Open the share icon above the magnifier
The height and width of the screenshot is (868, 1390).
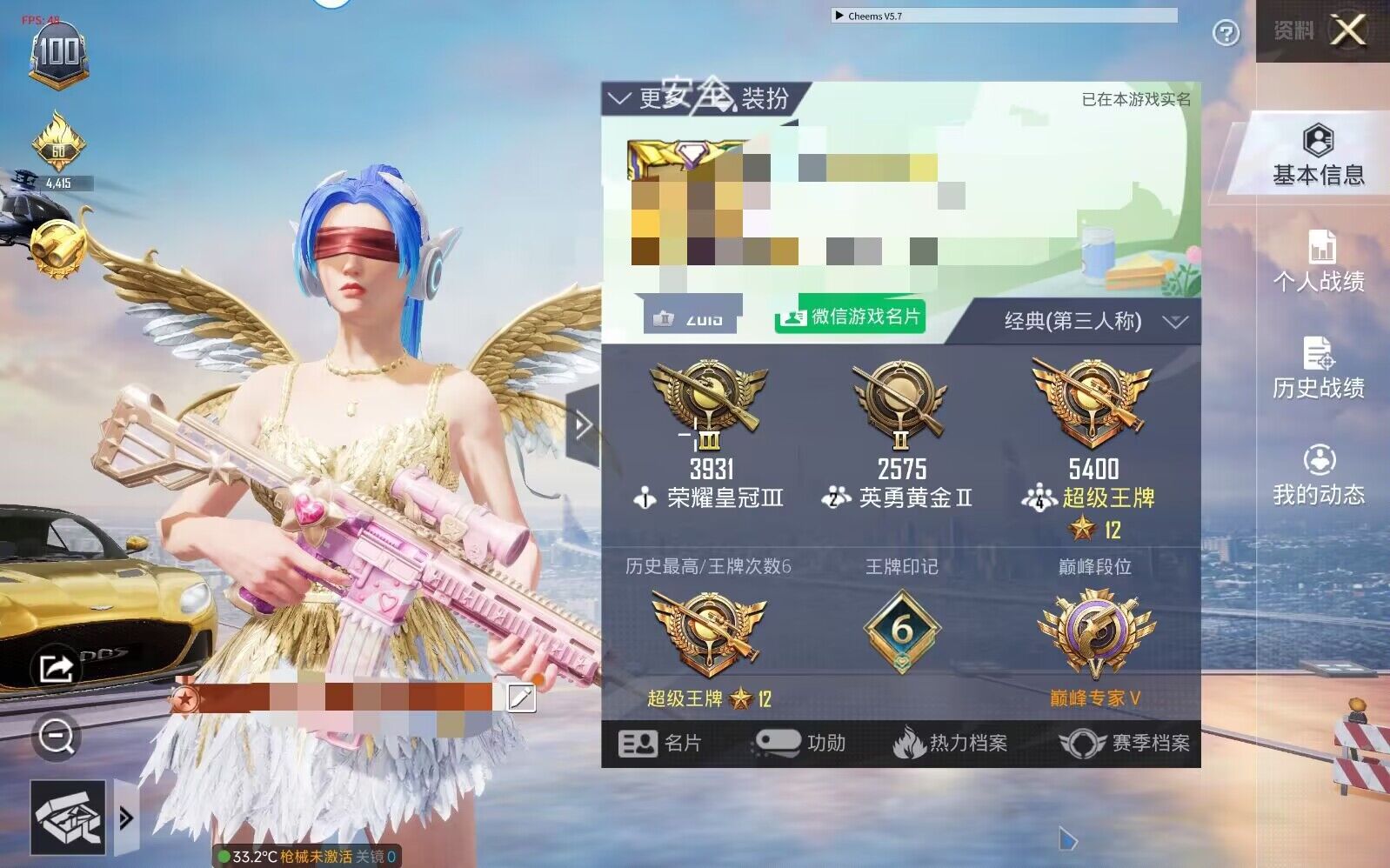pos(55,668)
